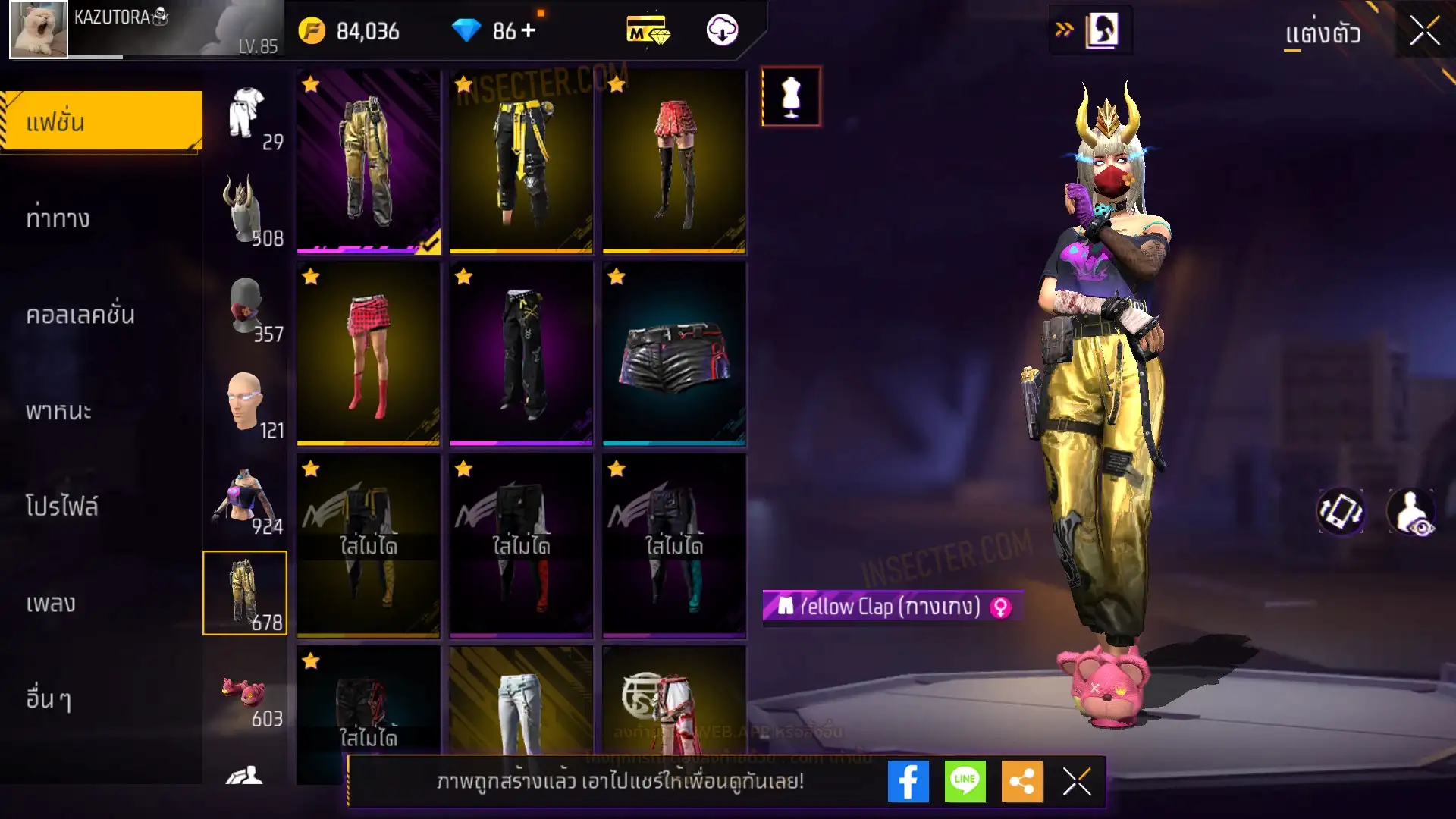Equip the red plaid skirt with black stockings
The width and height of the screenshot is (1456, 819).
click(x=674, y=162)
